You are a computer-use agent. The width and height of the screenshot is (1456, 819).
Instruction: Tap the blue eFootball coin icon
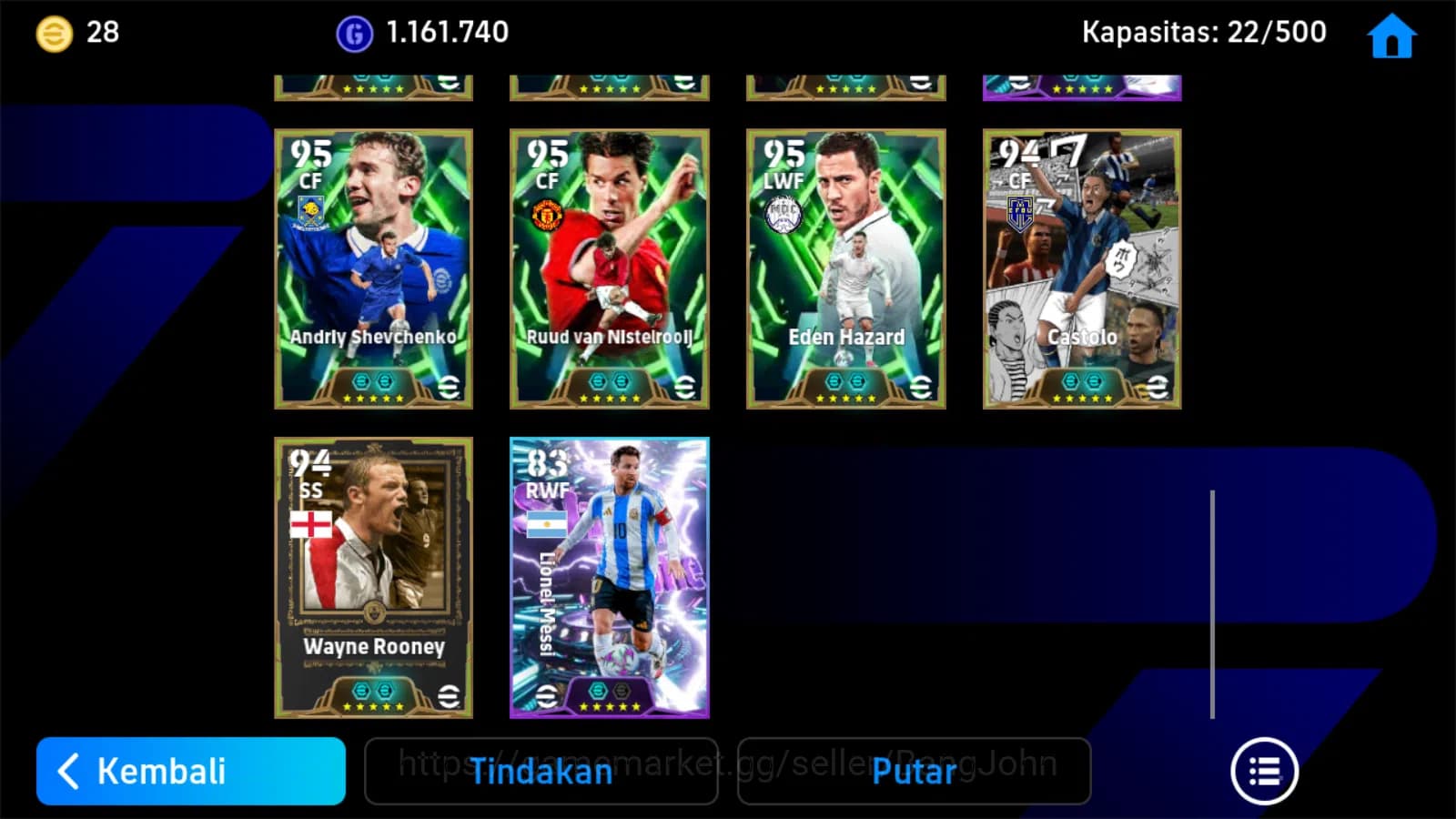355,32
